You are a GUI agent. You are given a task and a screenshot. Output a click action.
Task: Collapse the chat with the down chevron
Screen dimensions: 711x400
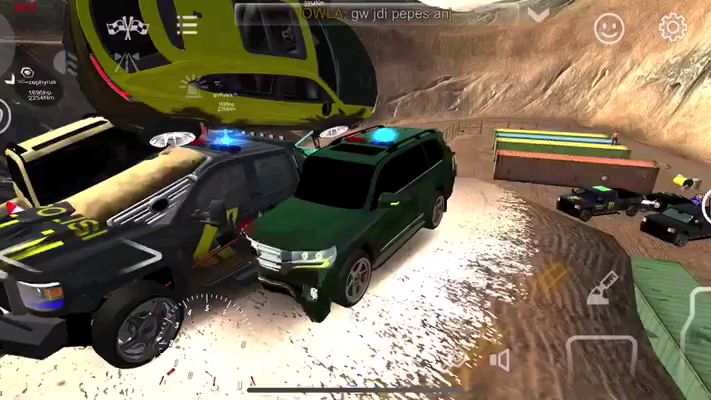[540, 14]
